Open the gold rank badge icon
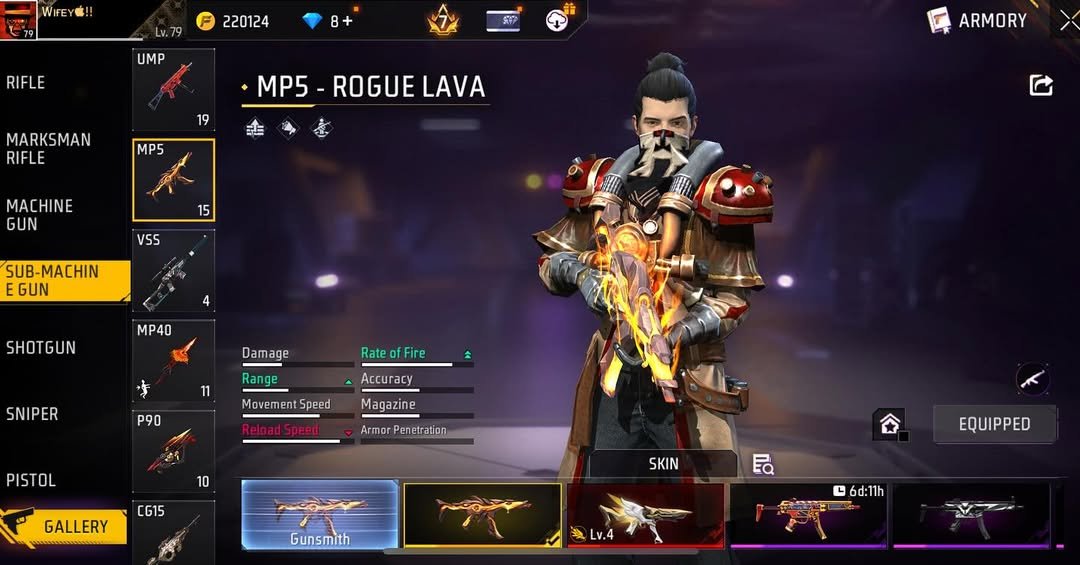 (x=442, y=20)
